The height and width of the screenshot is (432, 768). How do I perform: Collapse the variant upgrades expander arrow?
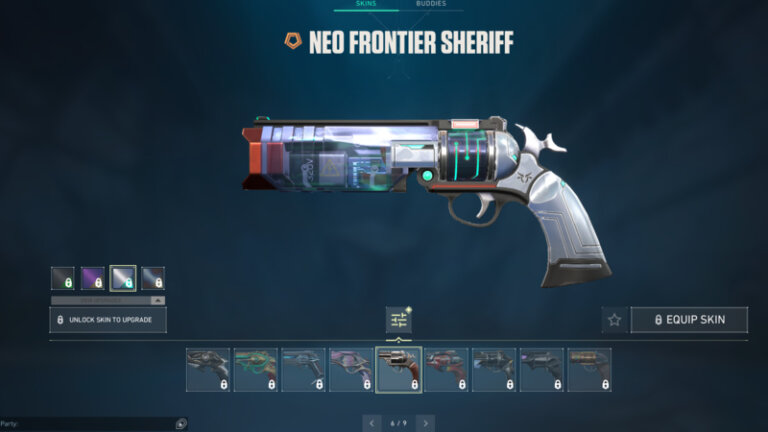tap(157, 300)
